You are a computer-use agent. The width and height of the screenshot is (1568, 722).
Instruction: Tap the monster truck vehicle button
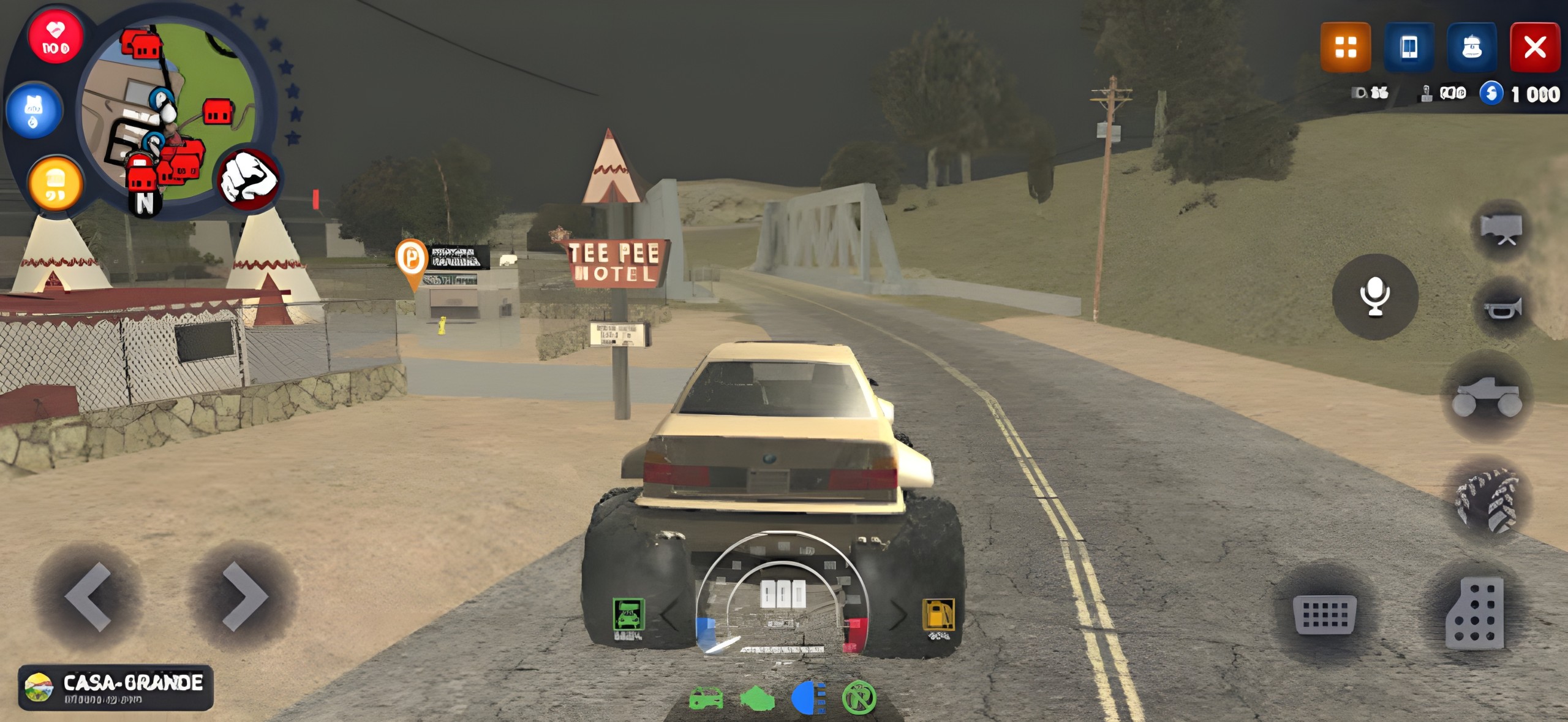coord(1487,397)
